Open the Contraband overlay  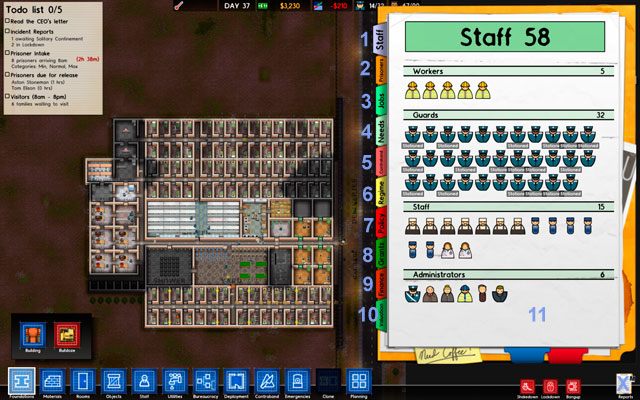[x=266, y=381]
